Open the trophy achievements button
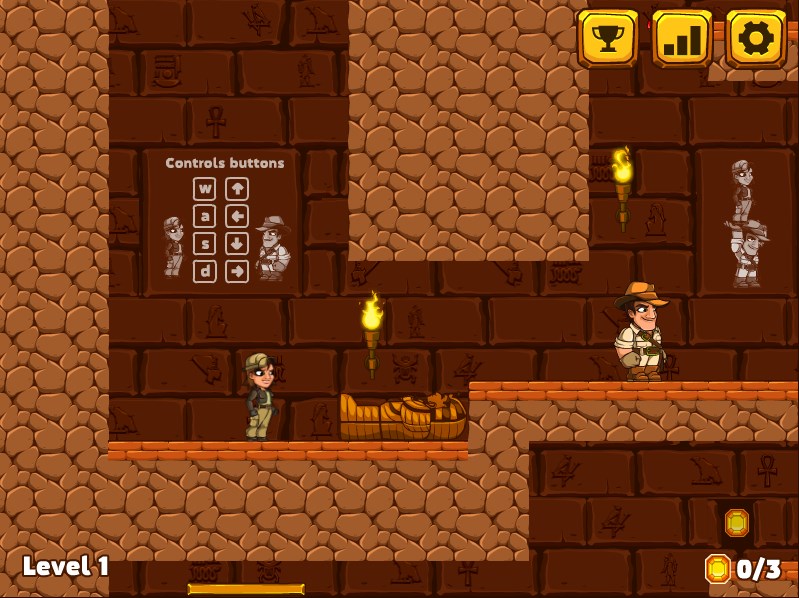 (608, 39)
